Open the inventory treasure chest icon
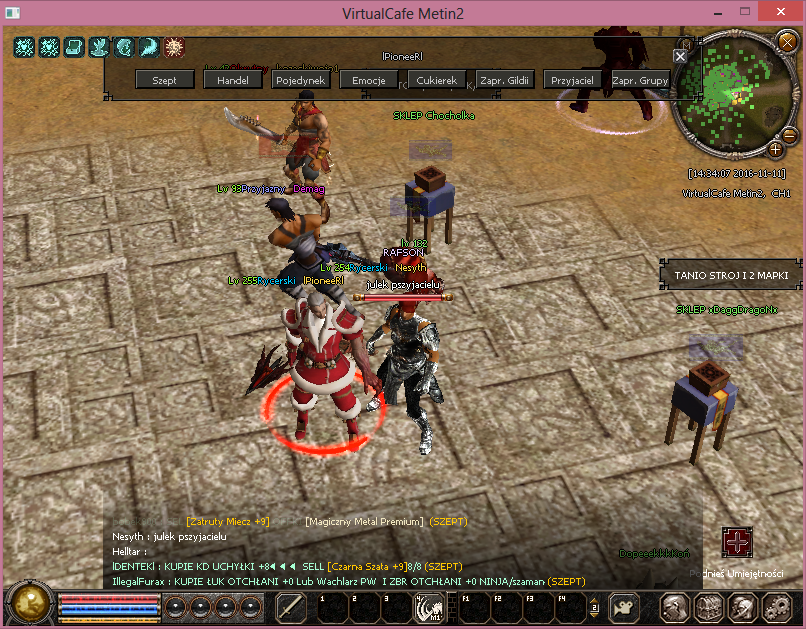The image size is (806, 629). click(x=708, y=606)
